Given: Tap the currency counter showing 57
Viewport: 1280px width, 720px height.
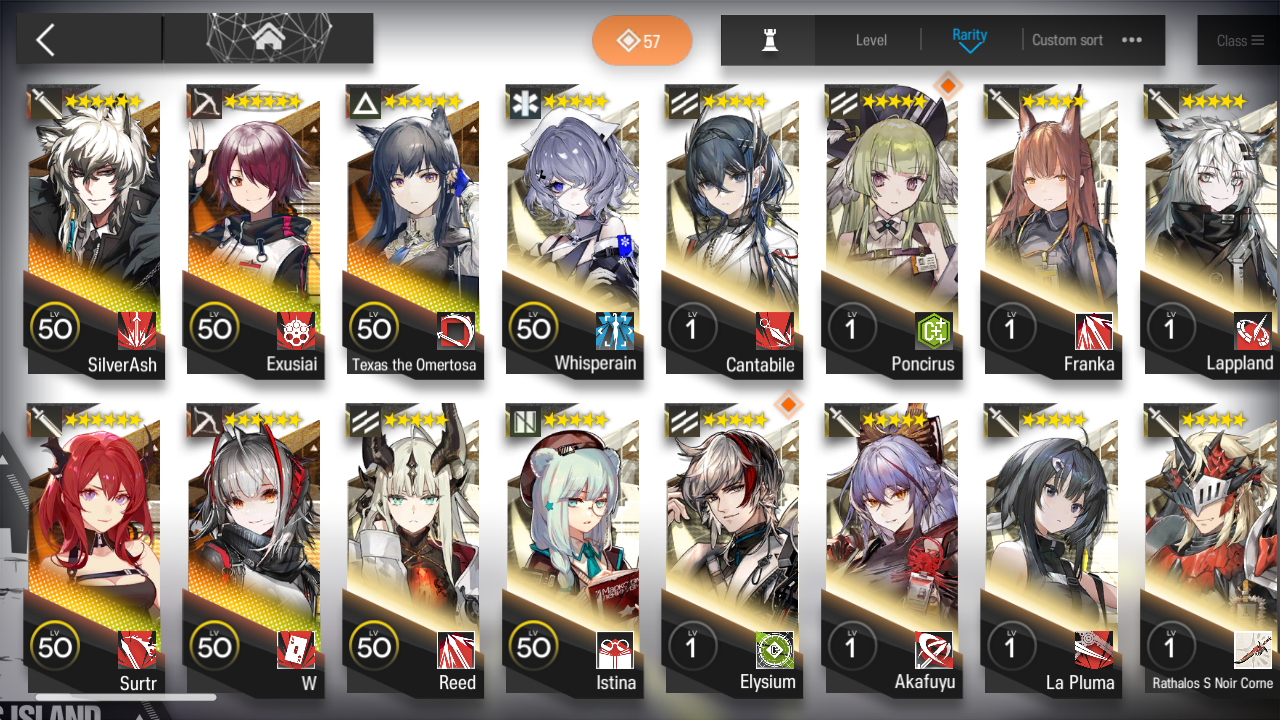Looking at the screenshot, I should pyautogui.click(x=642, y=40).
